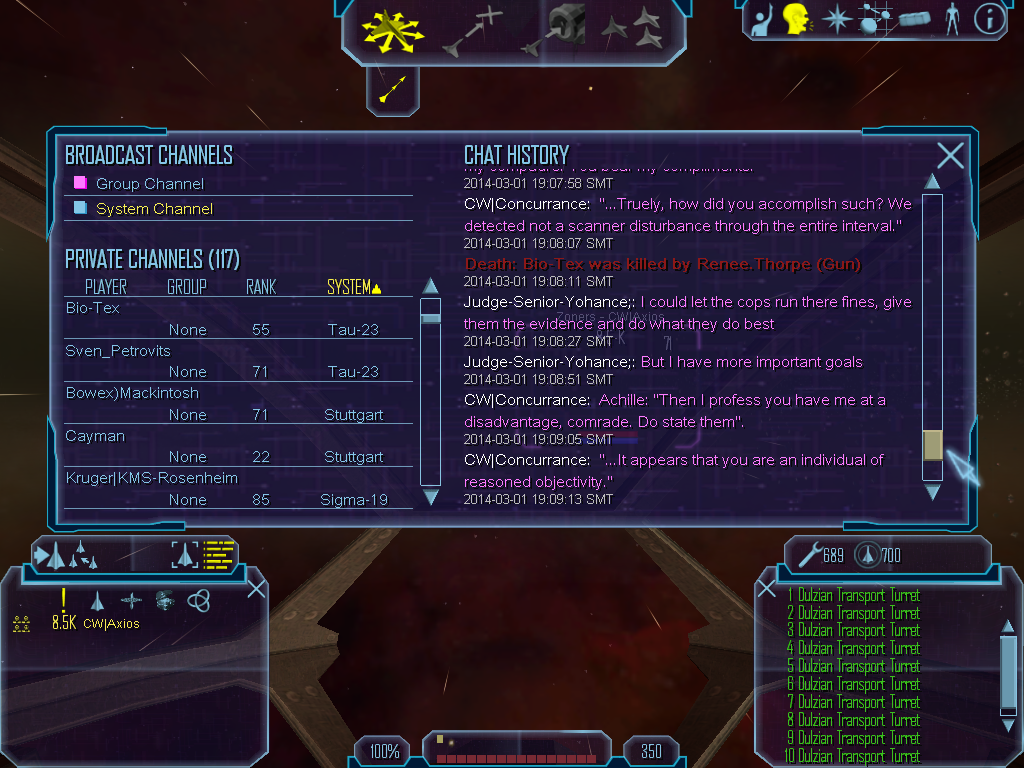This screenshot has width=1024, height=768.
Task: Select player Bio-Tex in private channels
Action: (x=93, y=308)
